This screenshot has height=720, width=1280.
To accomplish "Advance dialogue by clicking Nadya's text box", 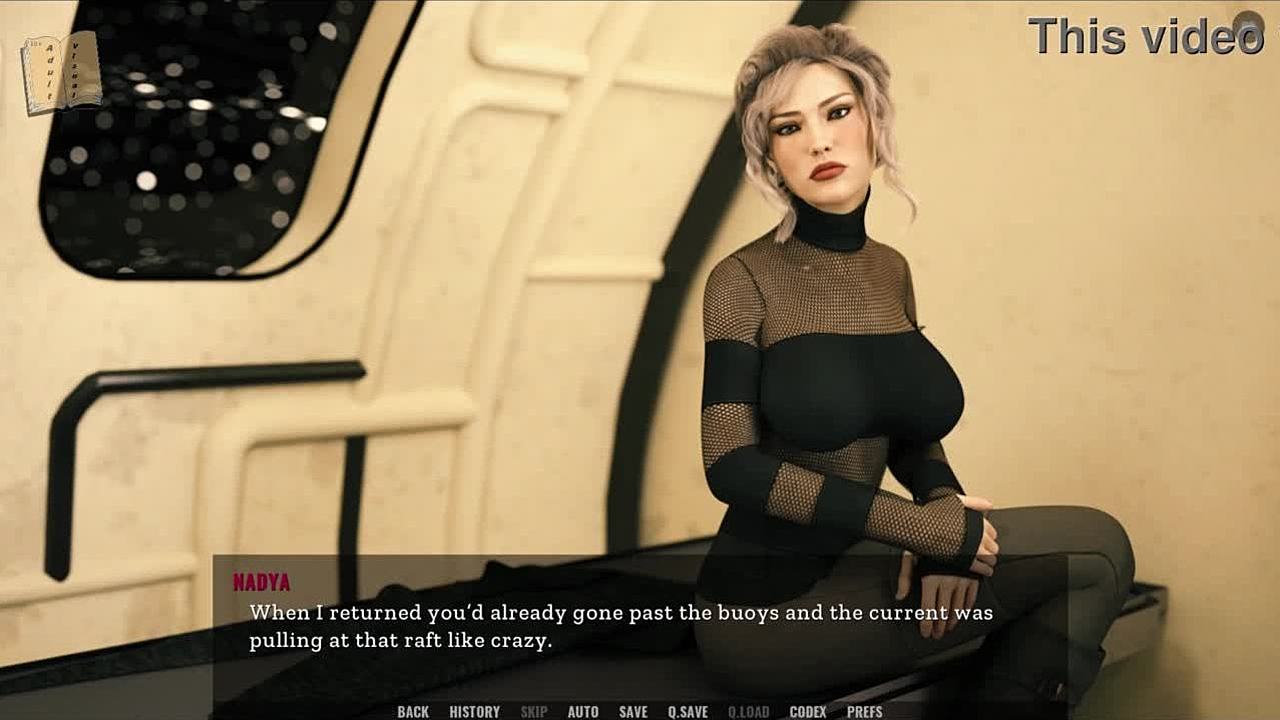I will click(x=640, y=626).
